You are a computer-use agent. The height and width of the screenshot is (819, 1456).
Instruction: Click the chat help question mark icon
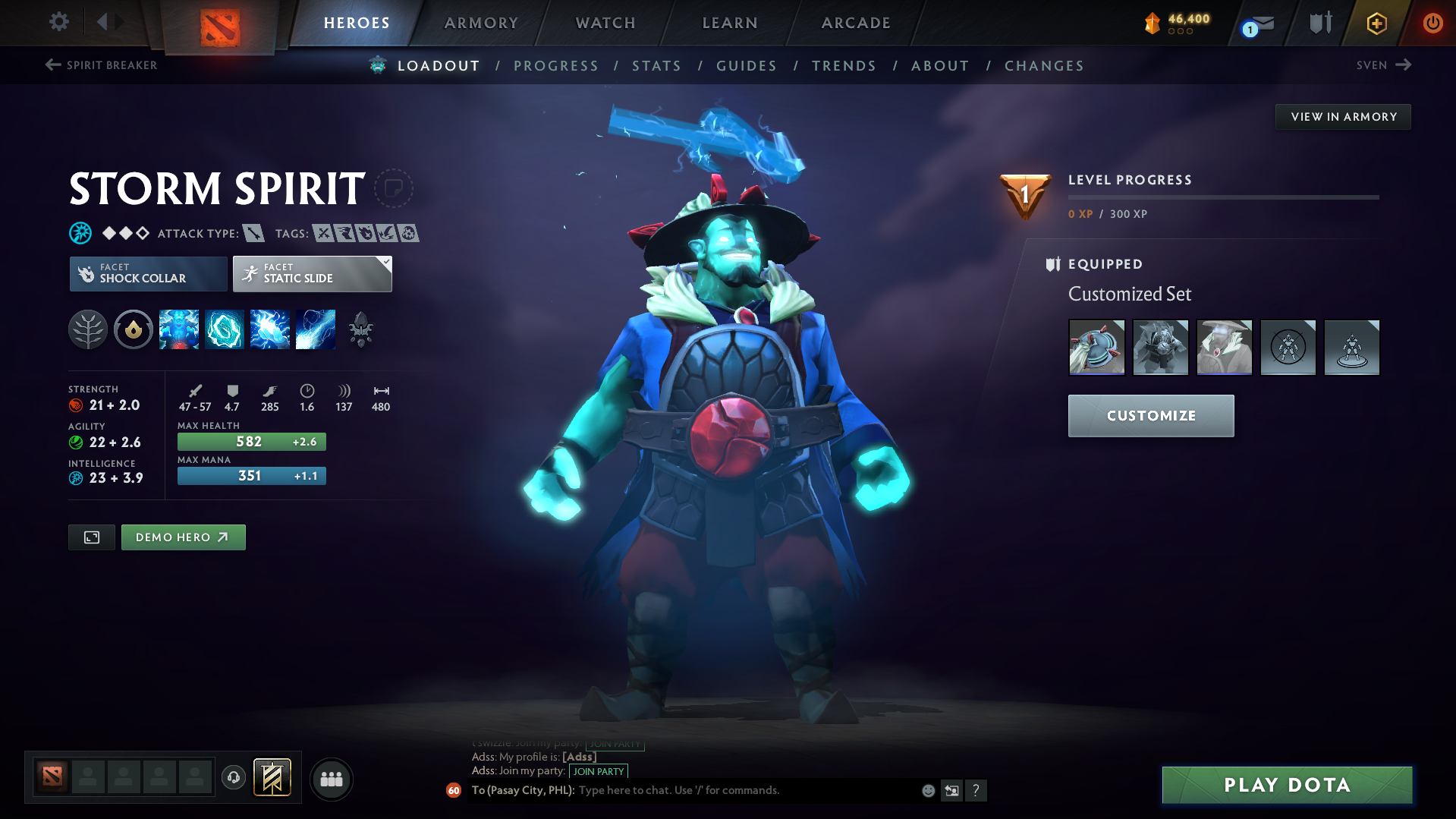pyautogui.click(x=976, y=790)
